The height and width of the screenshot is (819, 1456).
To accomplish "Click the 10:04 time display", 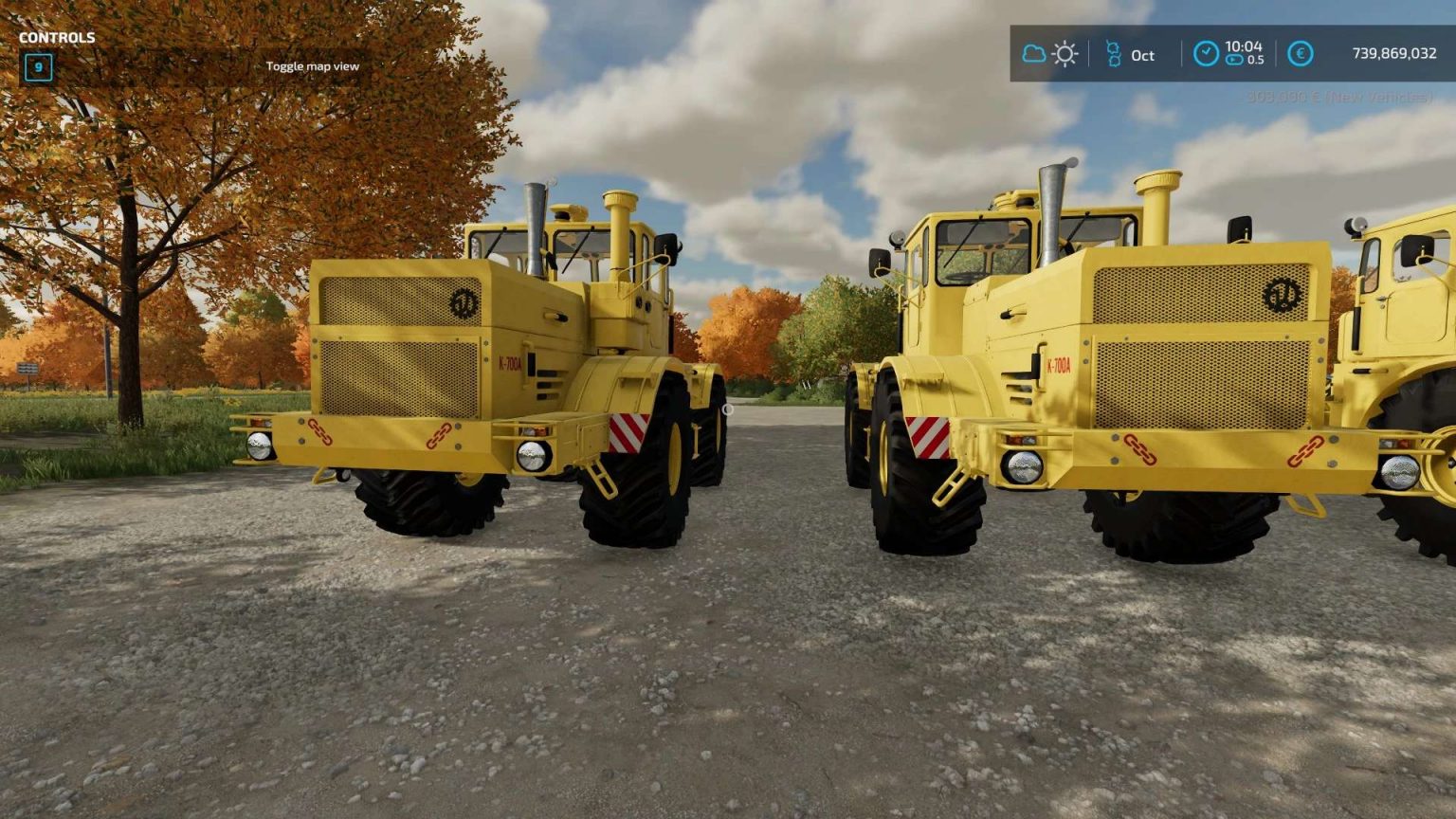I will tap(1246, 47).
